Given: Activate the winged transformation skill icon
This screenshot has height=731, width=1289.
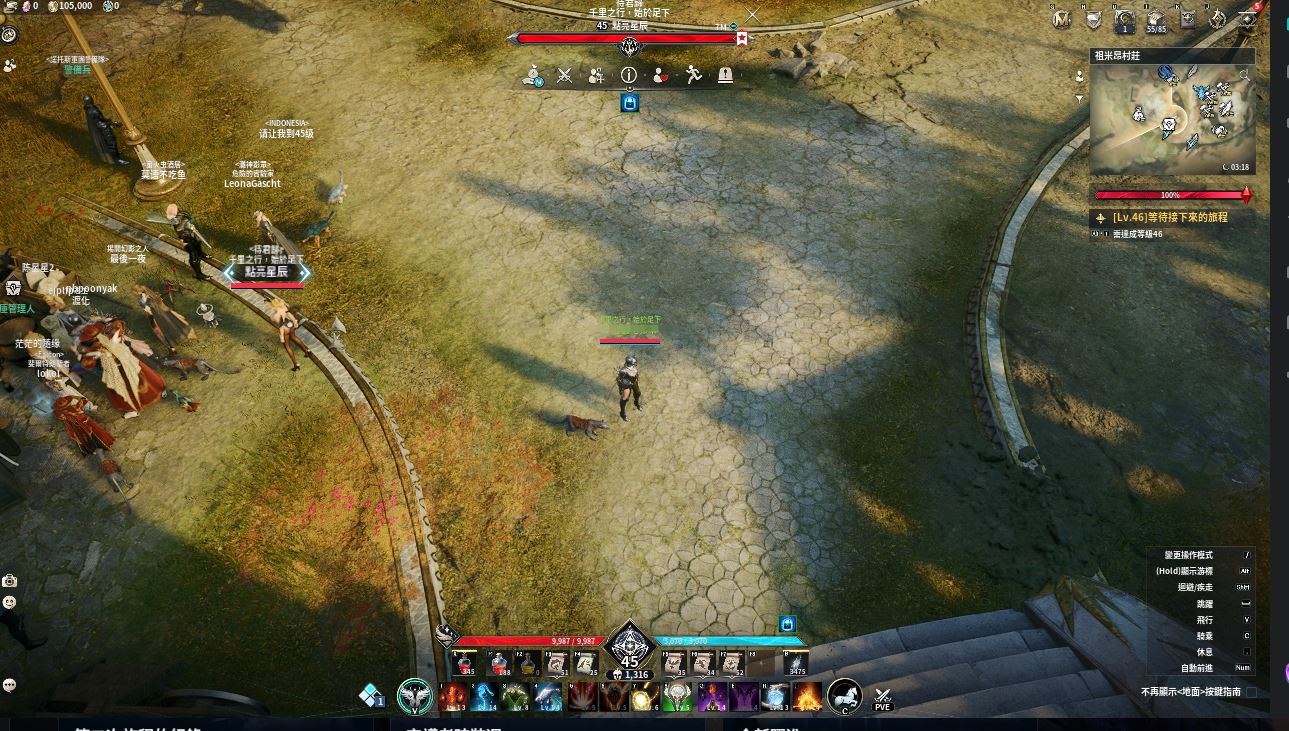Looking at the screenshot, I should point(415,696).
